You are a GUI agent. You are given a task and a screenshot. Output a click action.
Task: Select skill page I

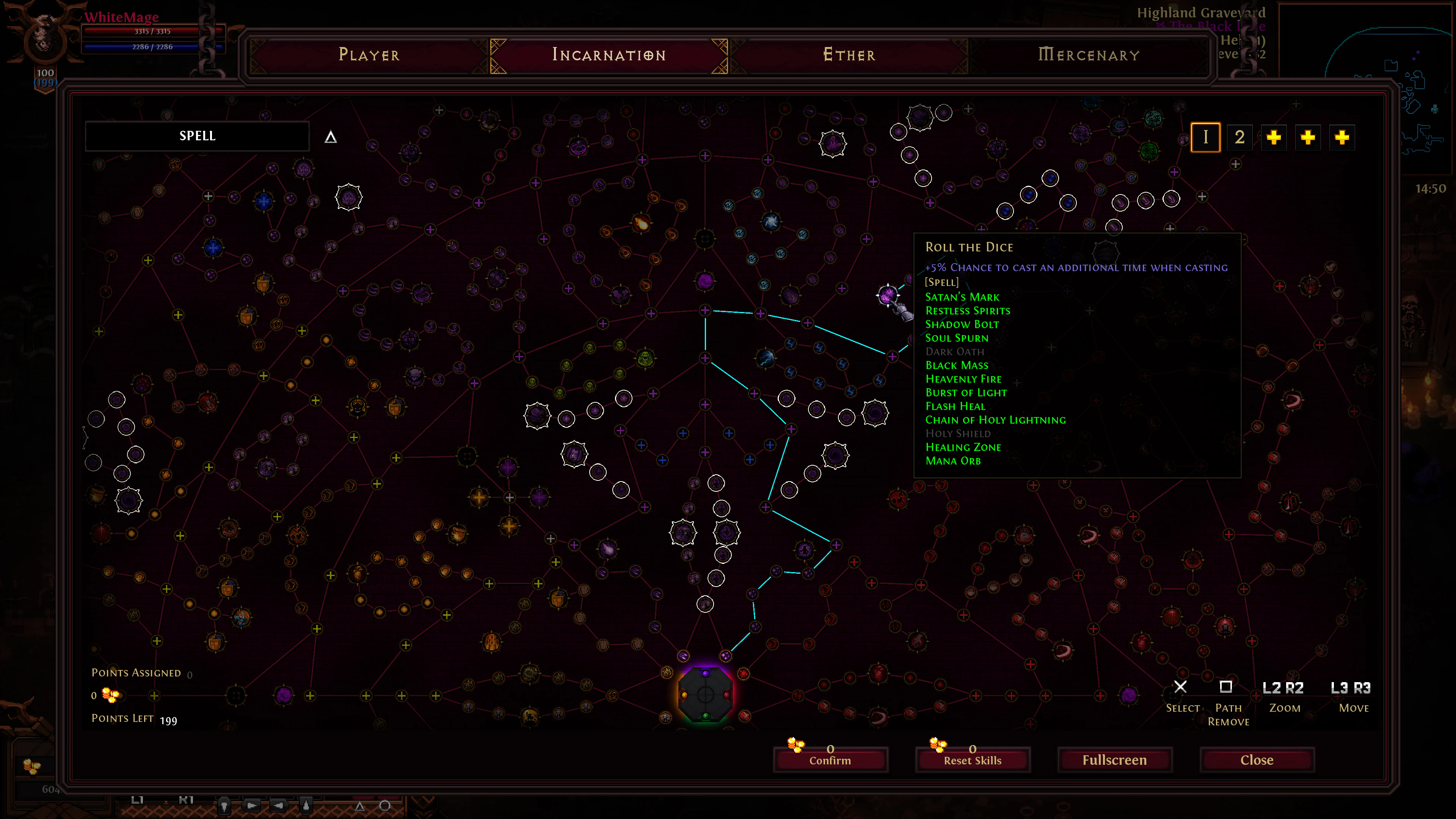[x=1207, y=137]
